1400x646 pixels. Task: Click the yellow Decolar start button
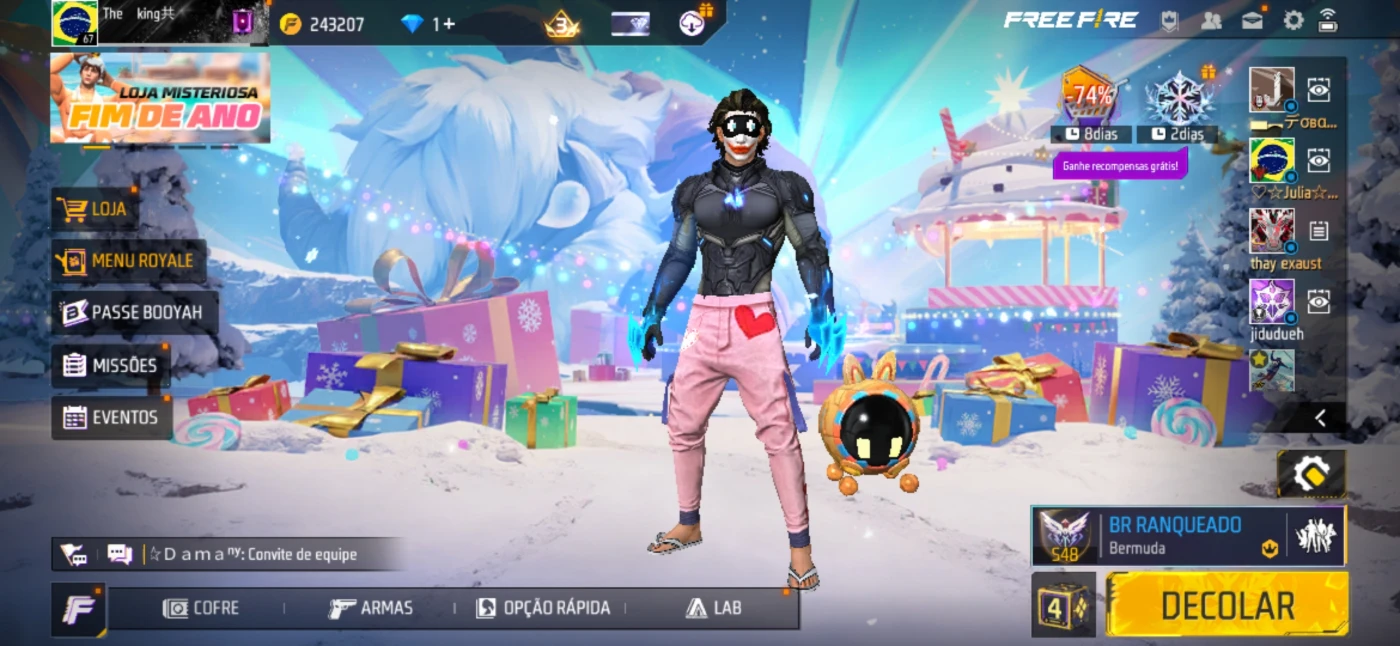click(1227, 605)
